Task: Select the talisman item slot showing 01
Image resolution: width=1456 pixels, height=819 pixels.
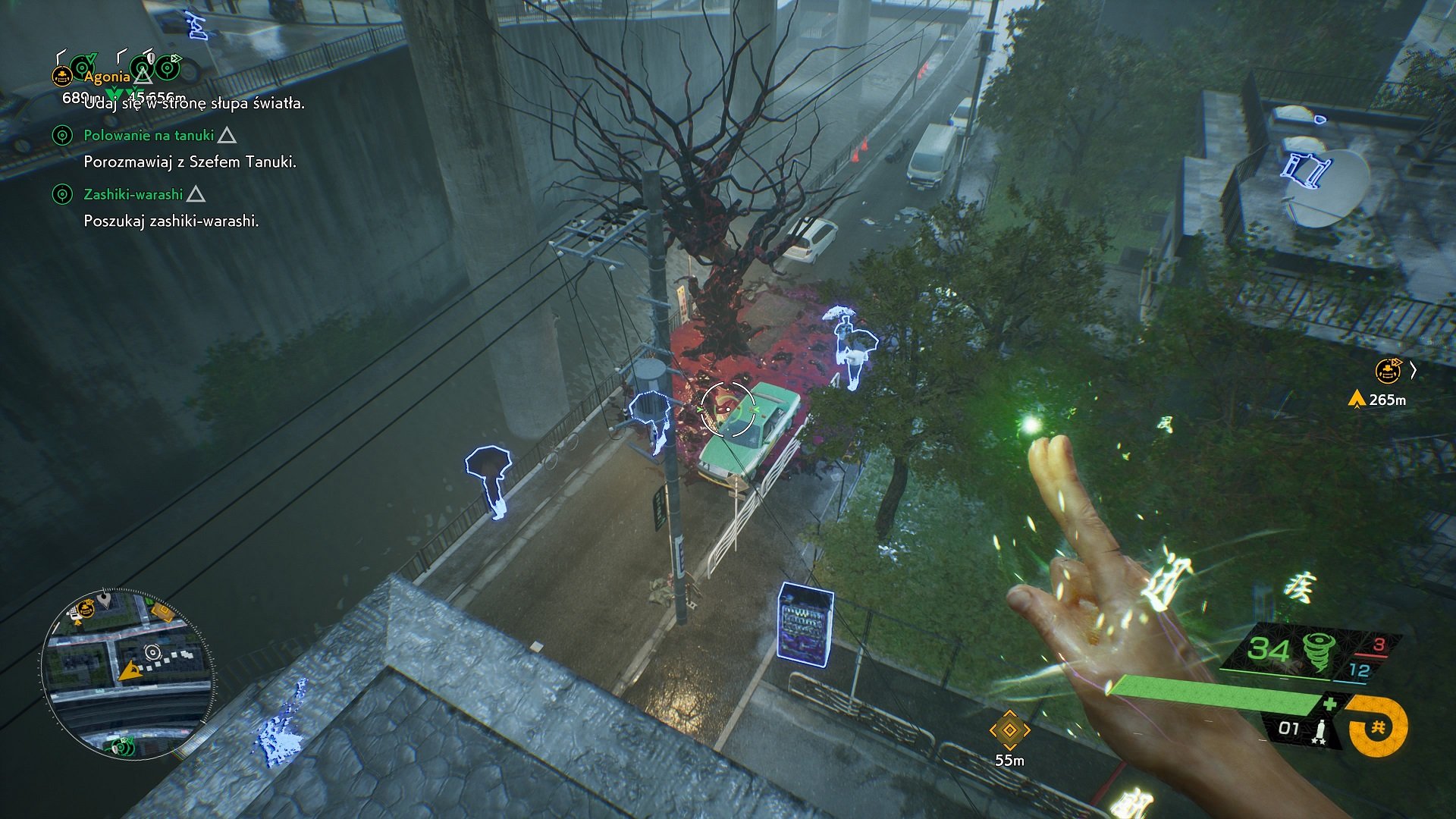Action: 1301,730
